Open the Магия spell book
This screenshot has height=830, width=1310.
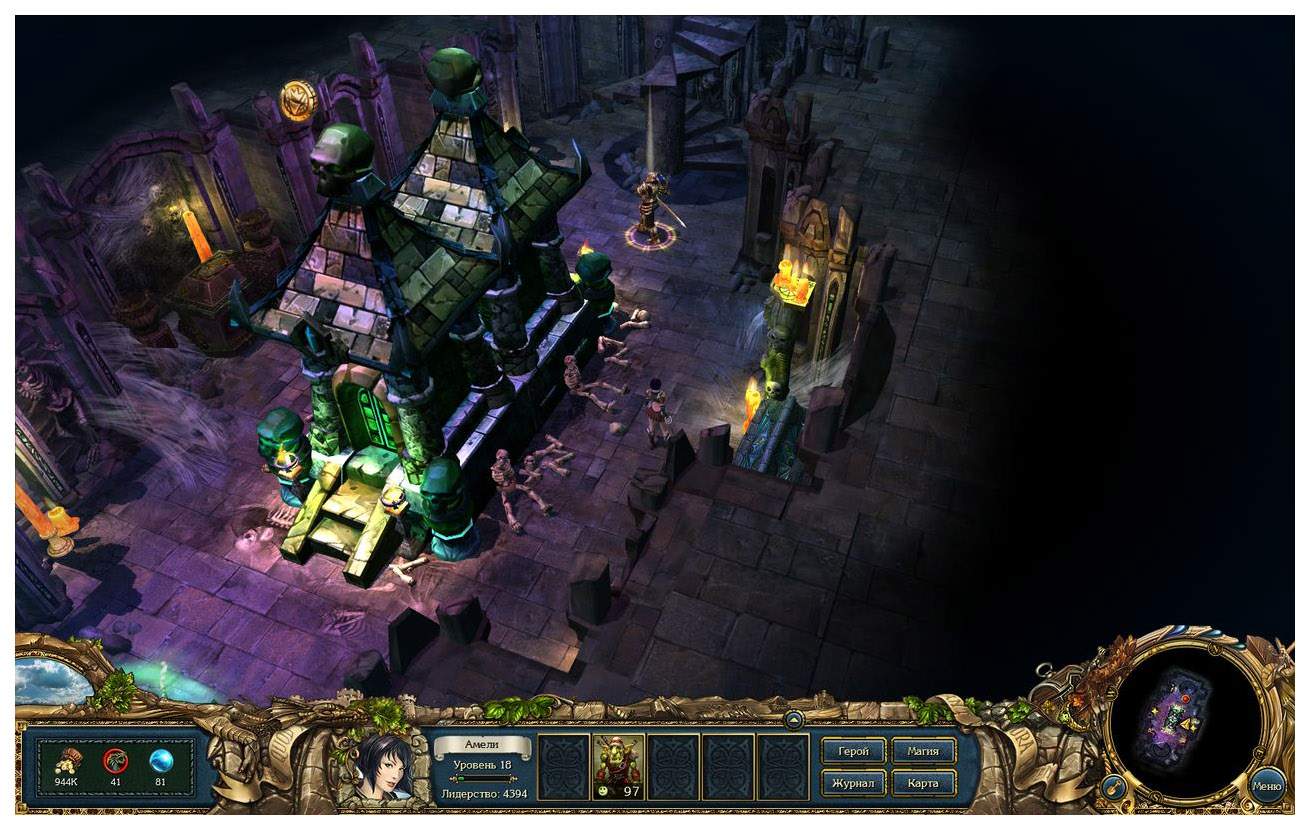(922, 751)
